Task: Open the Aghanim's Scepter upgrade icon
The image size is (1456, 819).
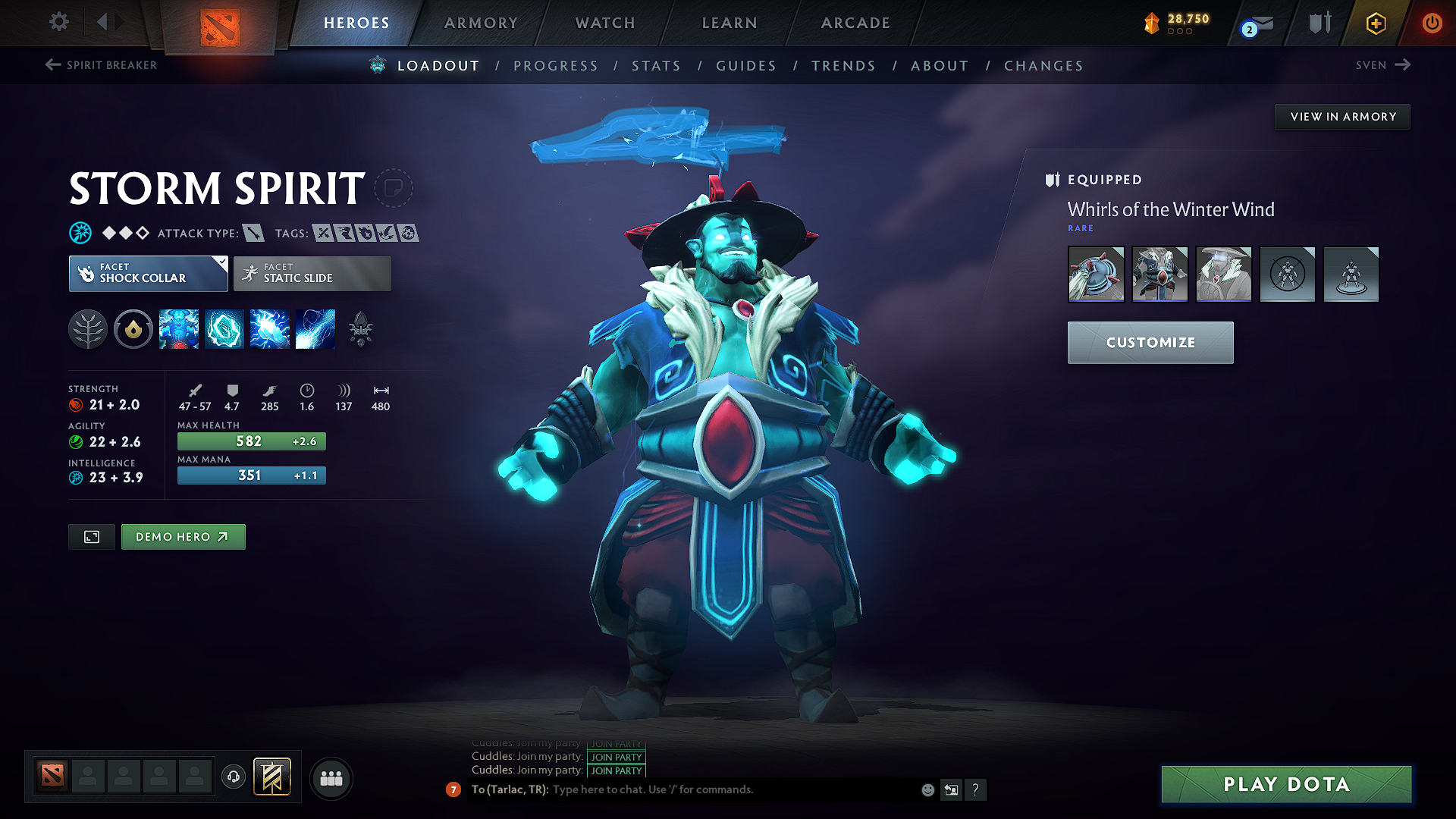Action: [361, 329]
